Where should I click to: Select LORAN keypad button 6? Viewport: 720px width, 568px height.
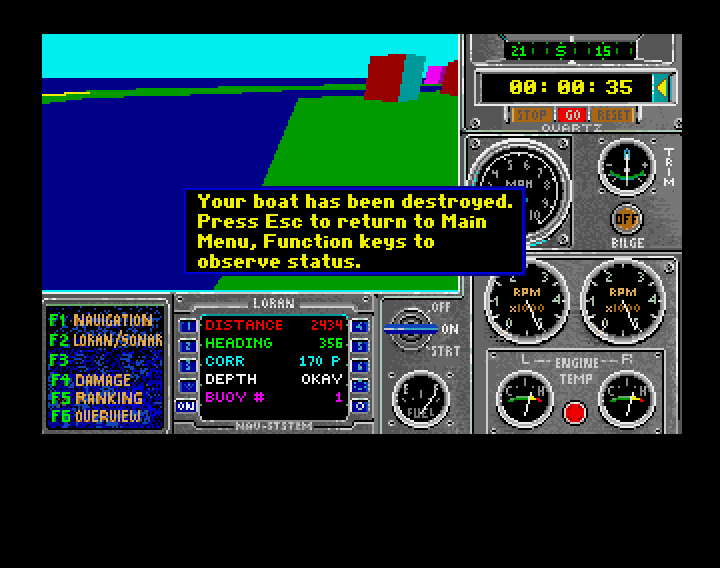coord(360,366)
